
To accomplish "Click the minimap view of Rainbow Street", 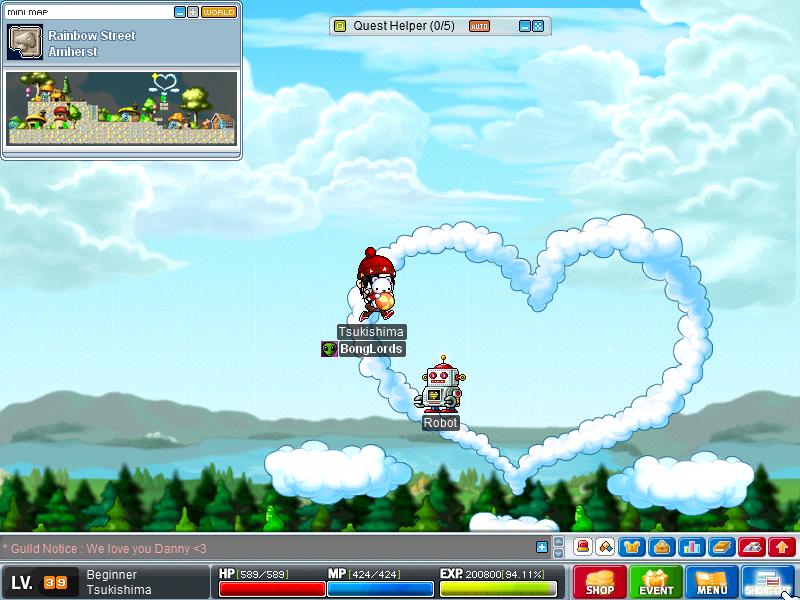I will 122,108.
